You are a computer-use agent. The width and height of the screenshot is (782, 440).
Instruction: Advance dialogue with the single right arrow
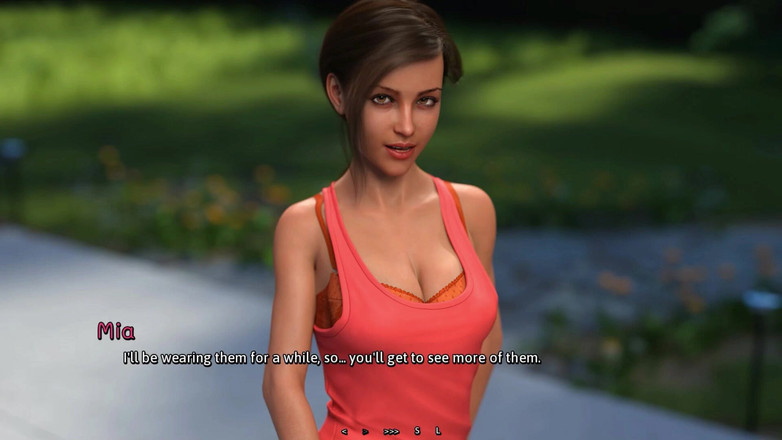pos(366,431)
